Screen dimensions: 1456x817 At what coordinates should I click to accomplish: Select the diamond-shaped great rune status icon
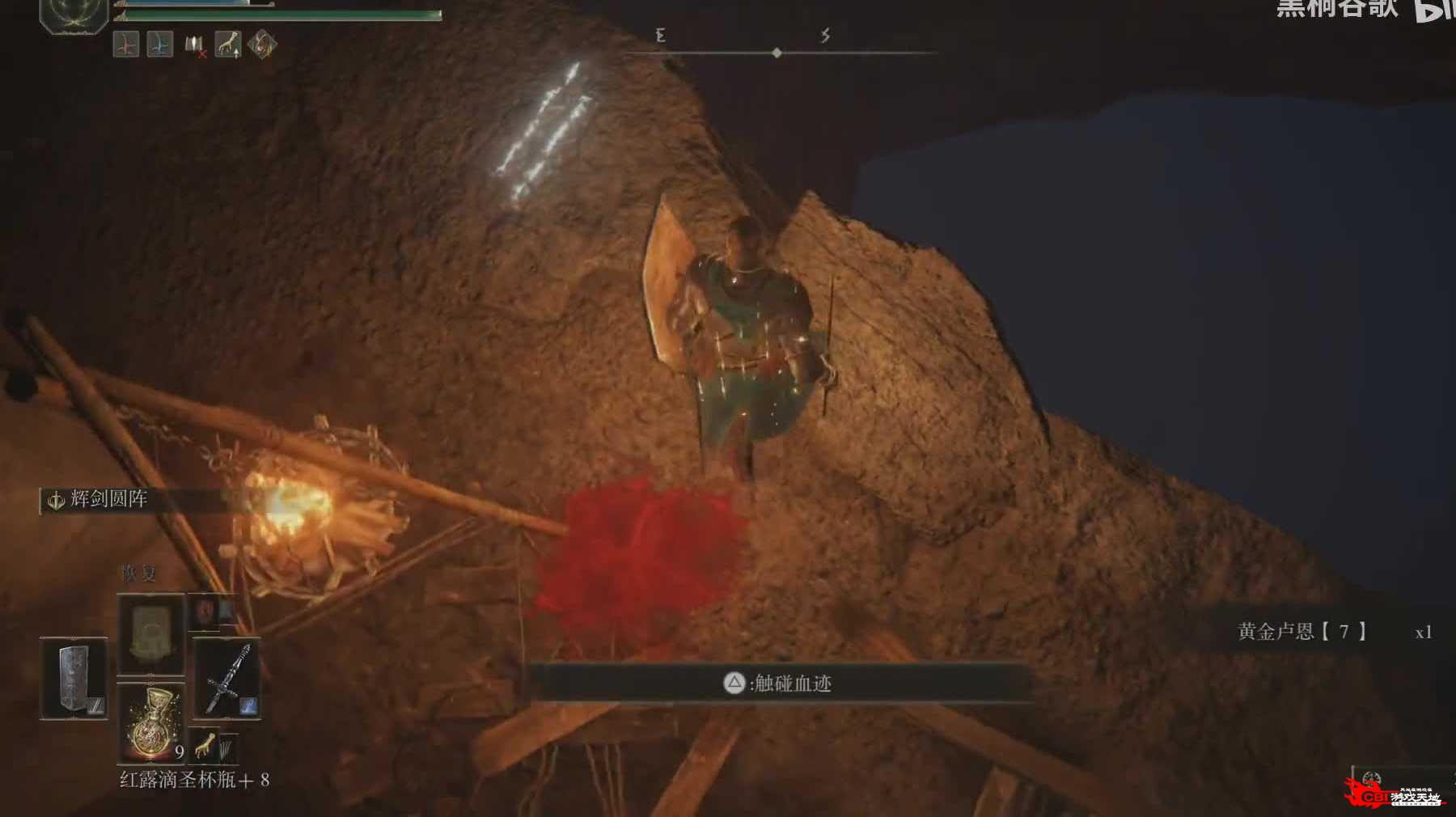click(x=262, y=44)
